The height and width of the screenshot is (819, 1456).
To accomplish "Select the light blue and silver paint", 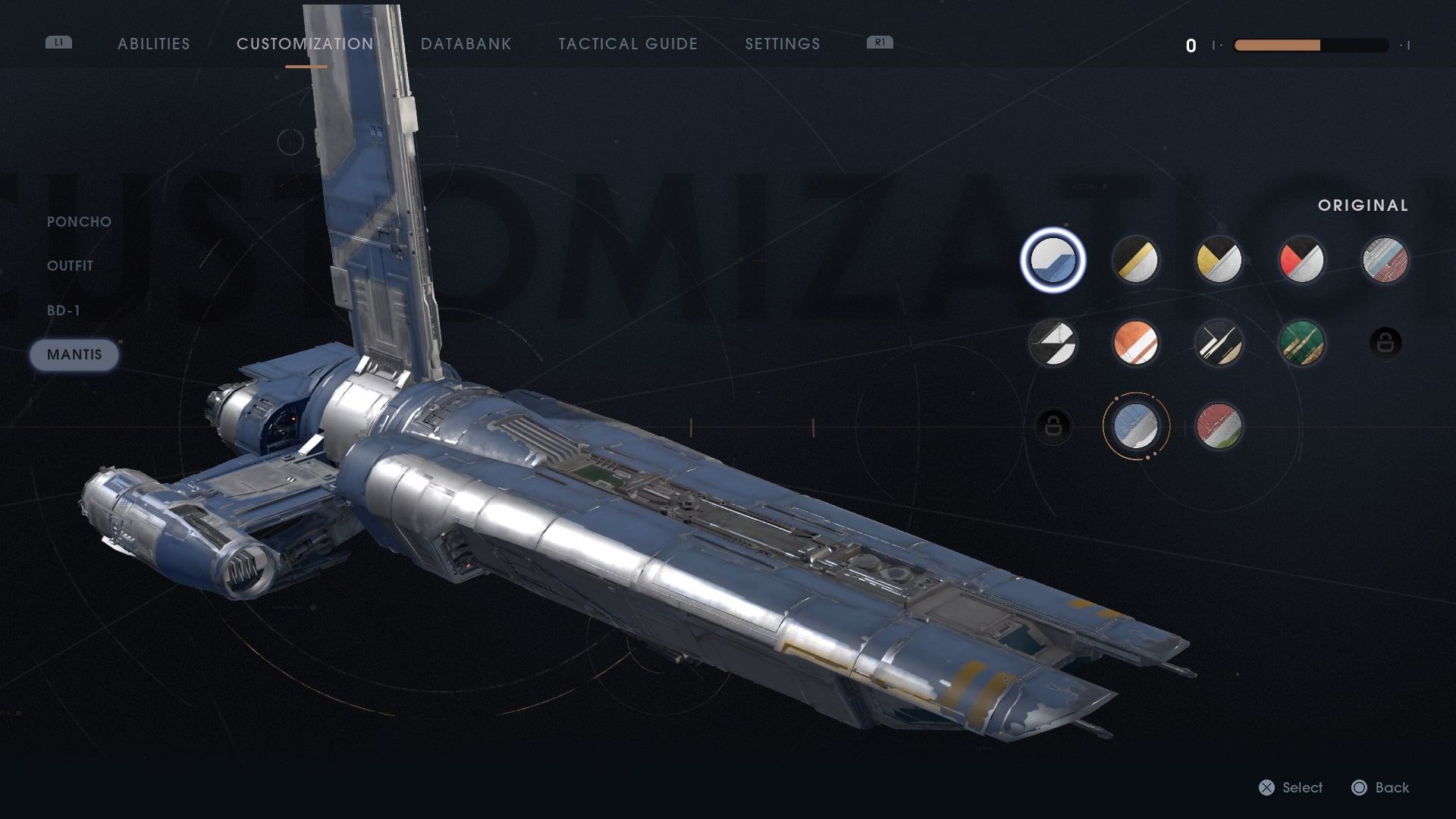I will coord(1135,426).
